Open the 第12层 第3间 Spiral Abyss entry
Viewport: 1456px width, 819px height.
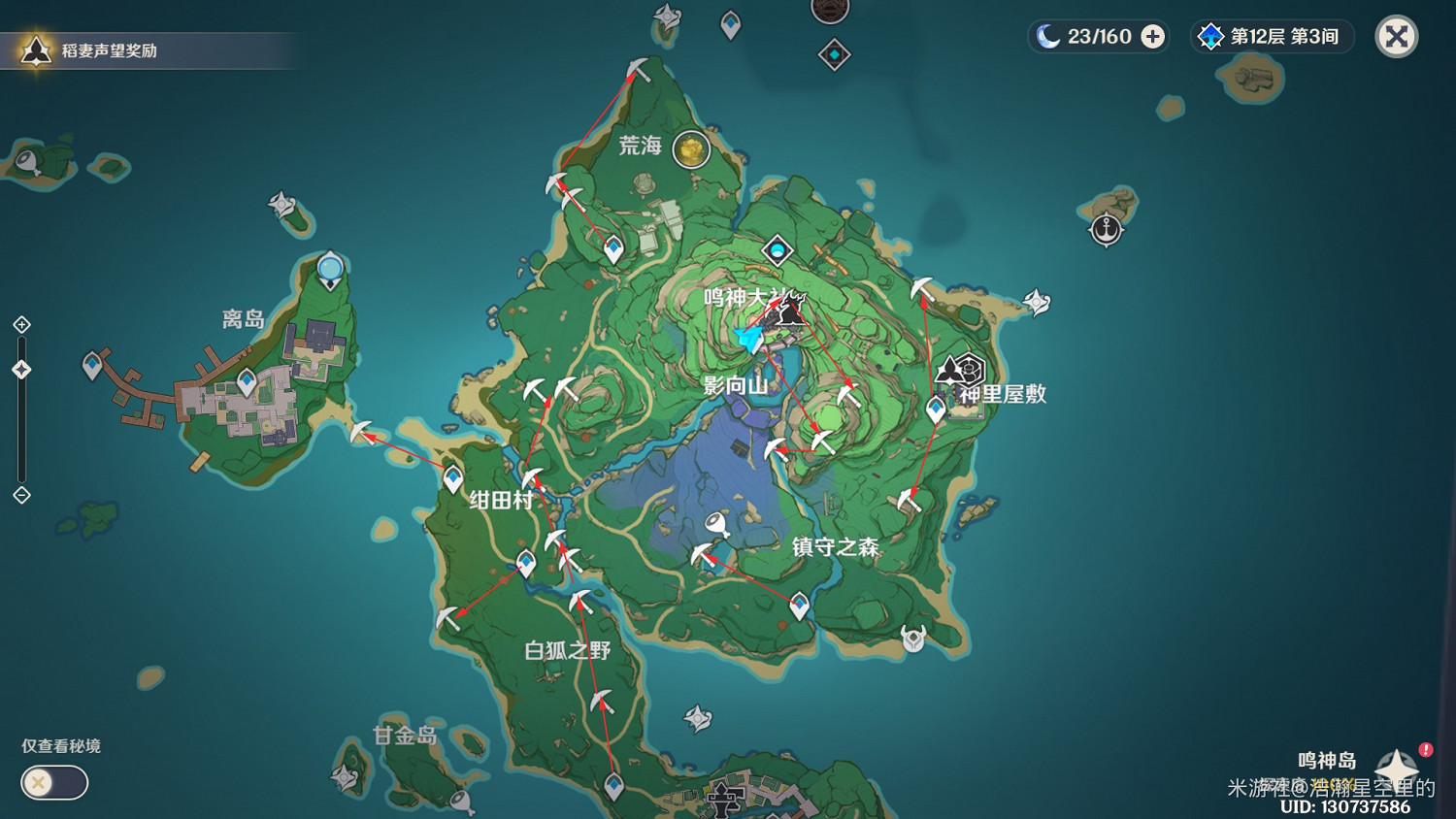[x=1272, y=36]
